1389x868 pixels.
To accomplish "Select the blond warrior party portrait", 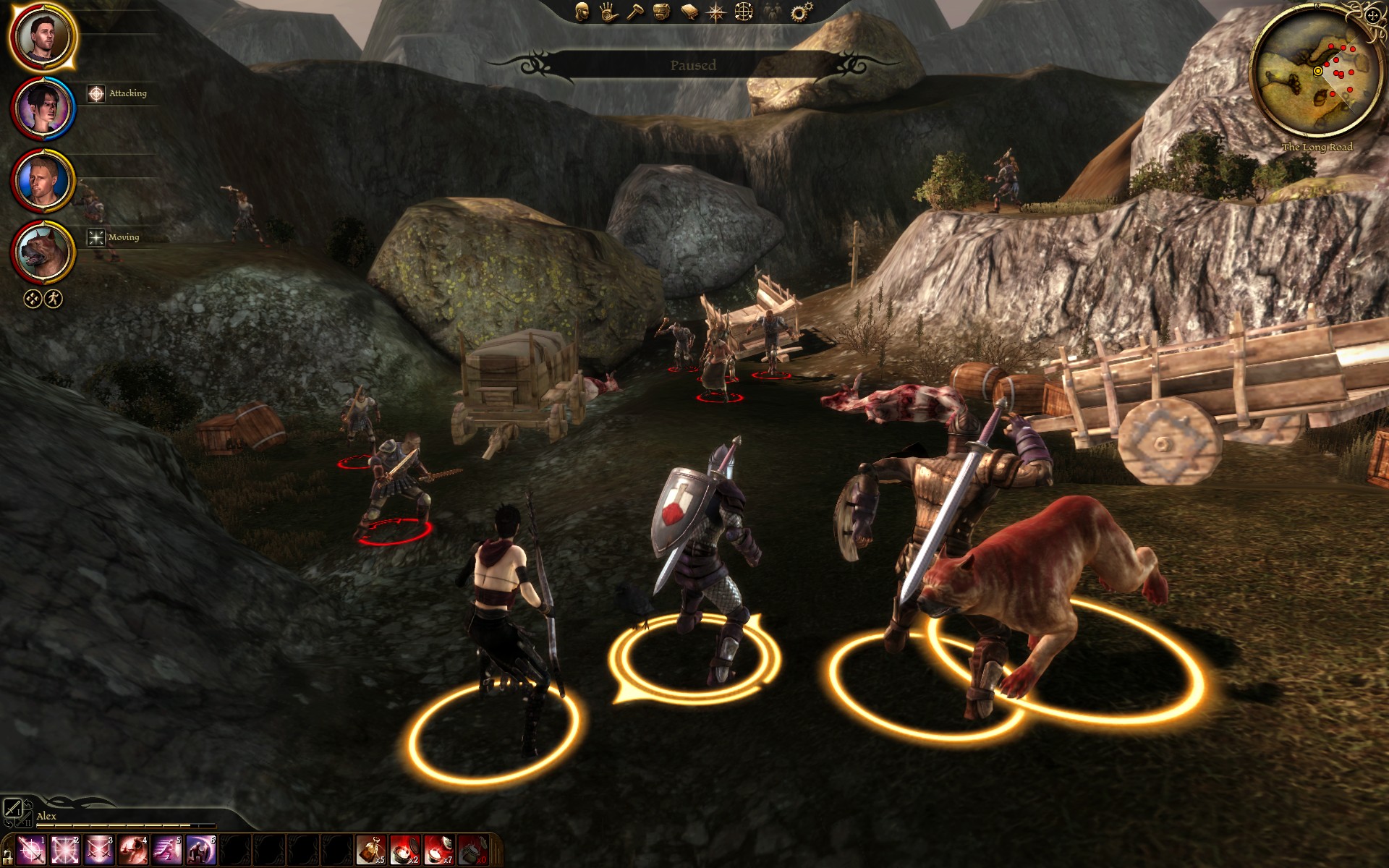I will point(43,180).
